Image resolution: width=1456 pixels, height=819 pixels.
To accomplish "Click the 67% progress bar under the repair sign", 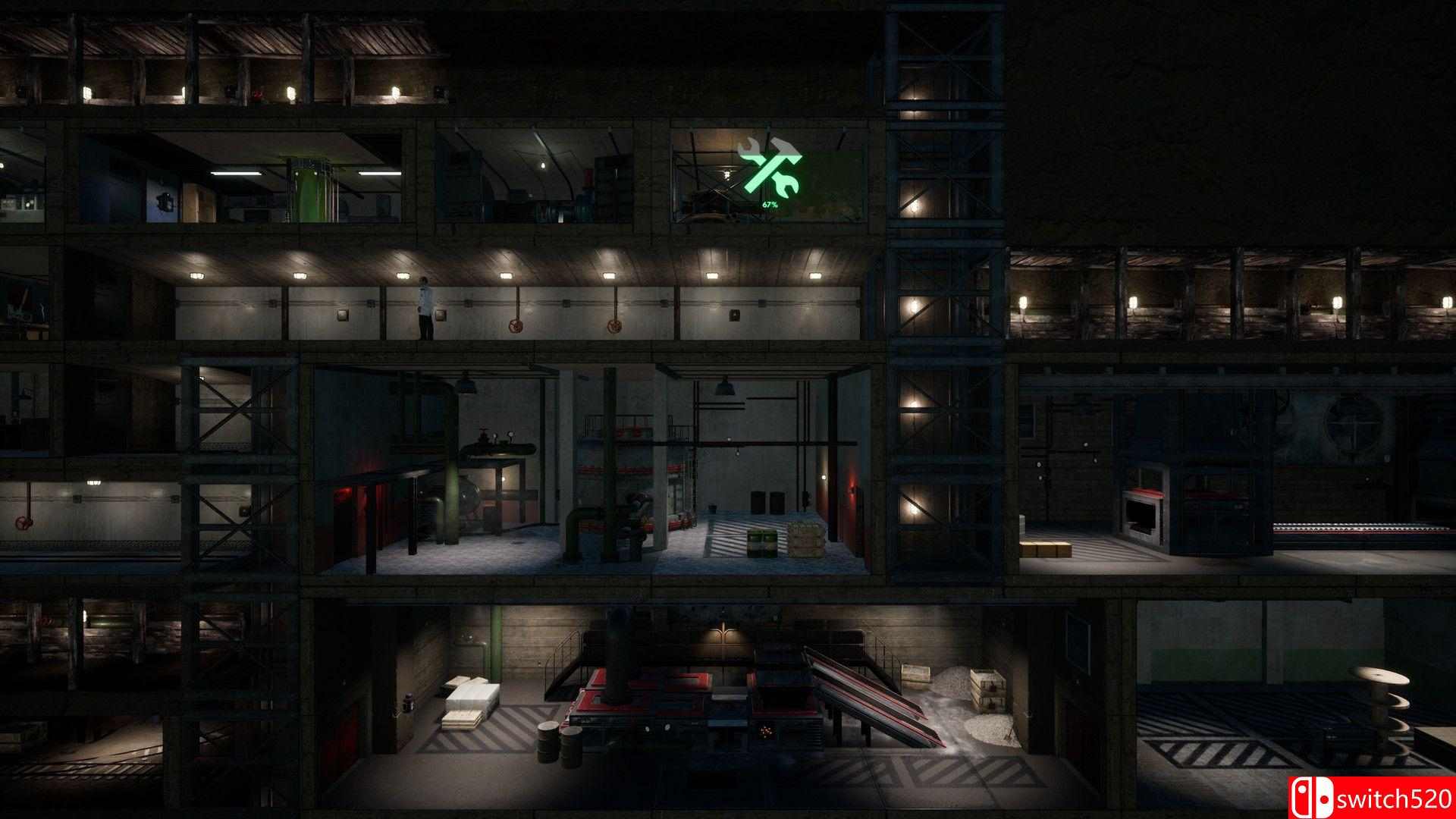I will (770, 206).
